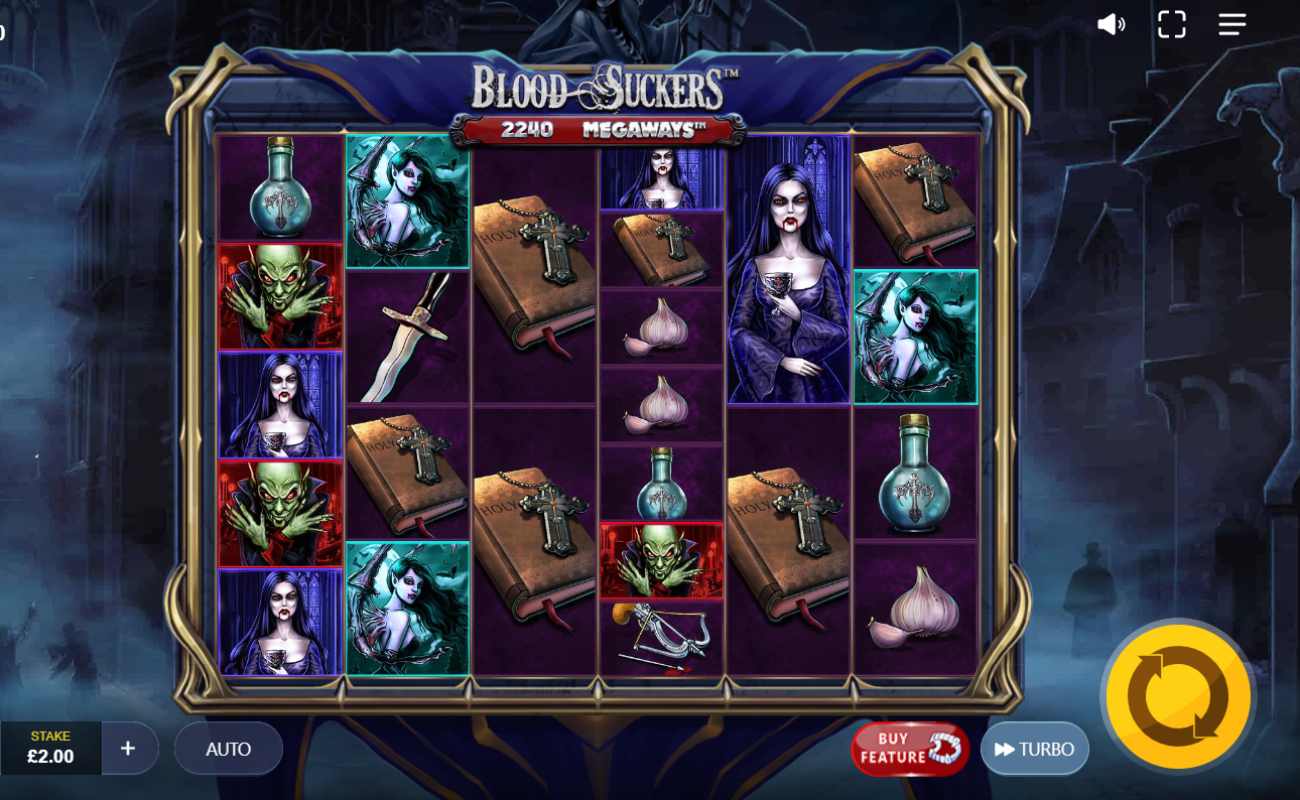Image resolution: width=1300 pixels, height=800 pixels.
Task: Enter fullscreen mode
Action: (1170, 25)
